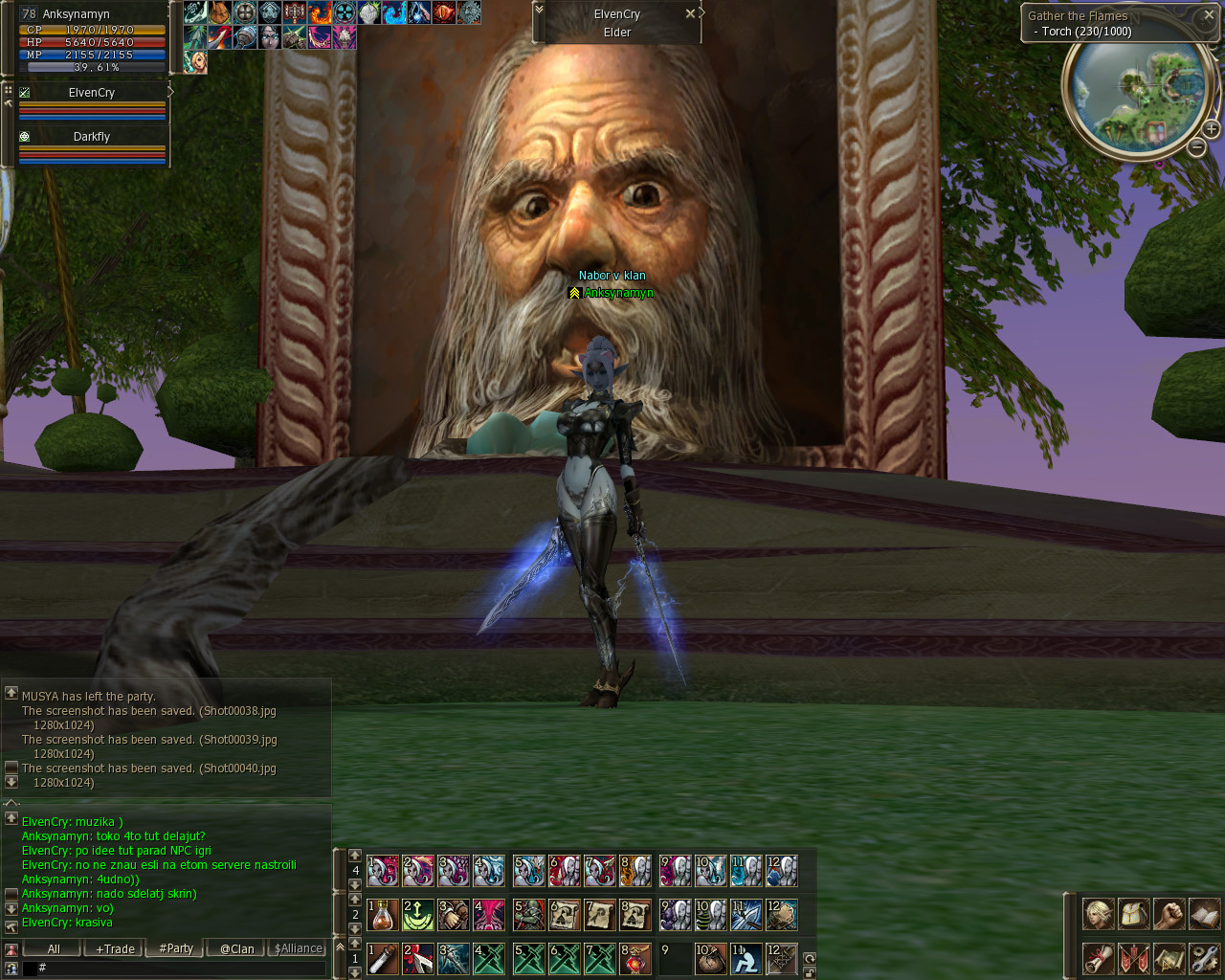Use the orange potion flask hotbar slot

tap(383, 915)
